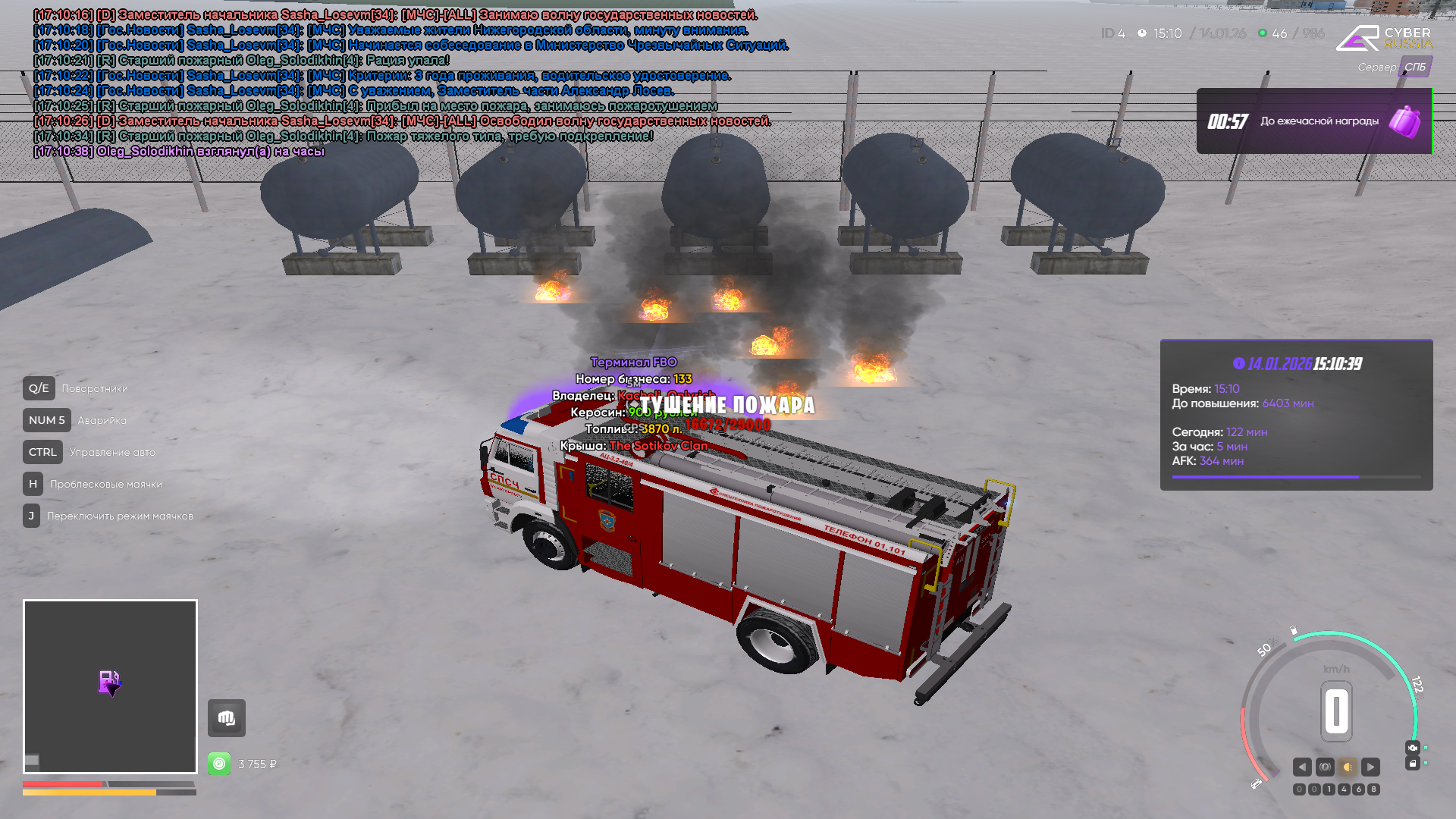Click the green ruble money icon
Image resolution: width=1456 pixels, height=819 pixels.
pyautogui.click(x=219, y=764)
